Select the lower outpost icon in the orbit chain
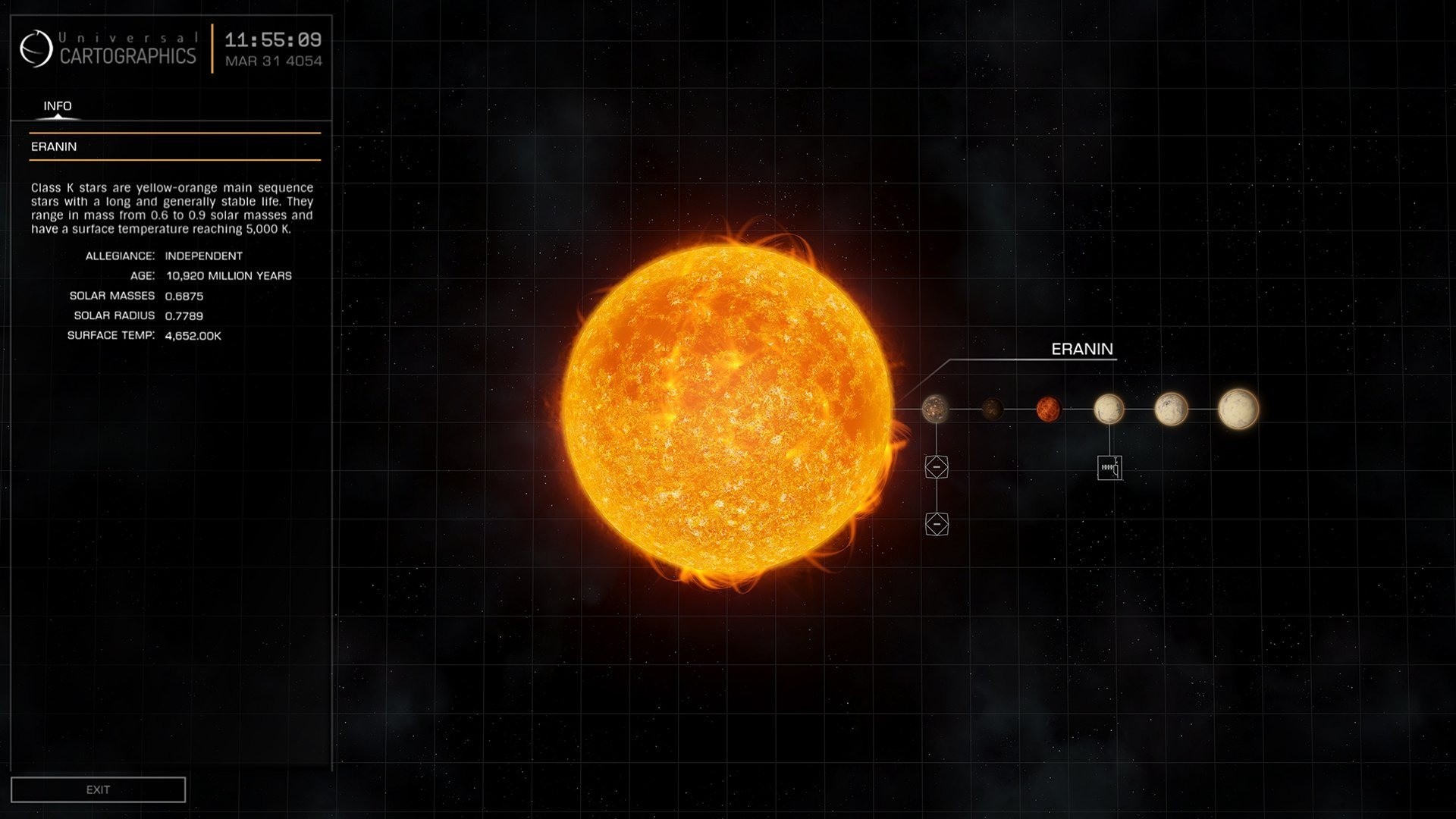Viewport: 1456px width, 819px height. click(937, 524)
